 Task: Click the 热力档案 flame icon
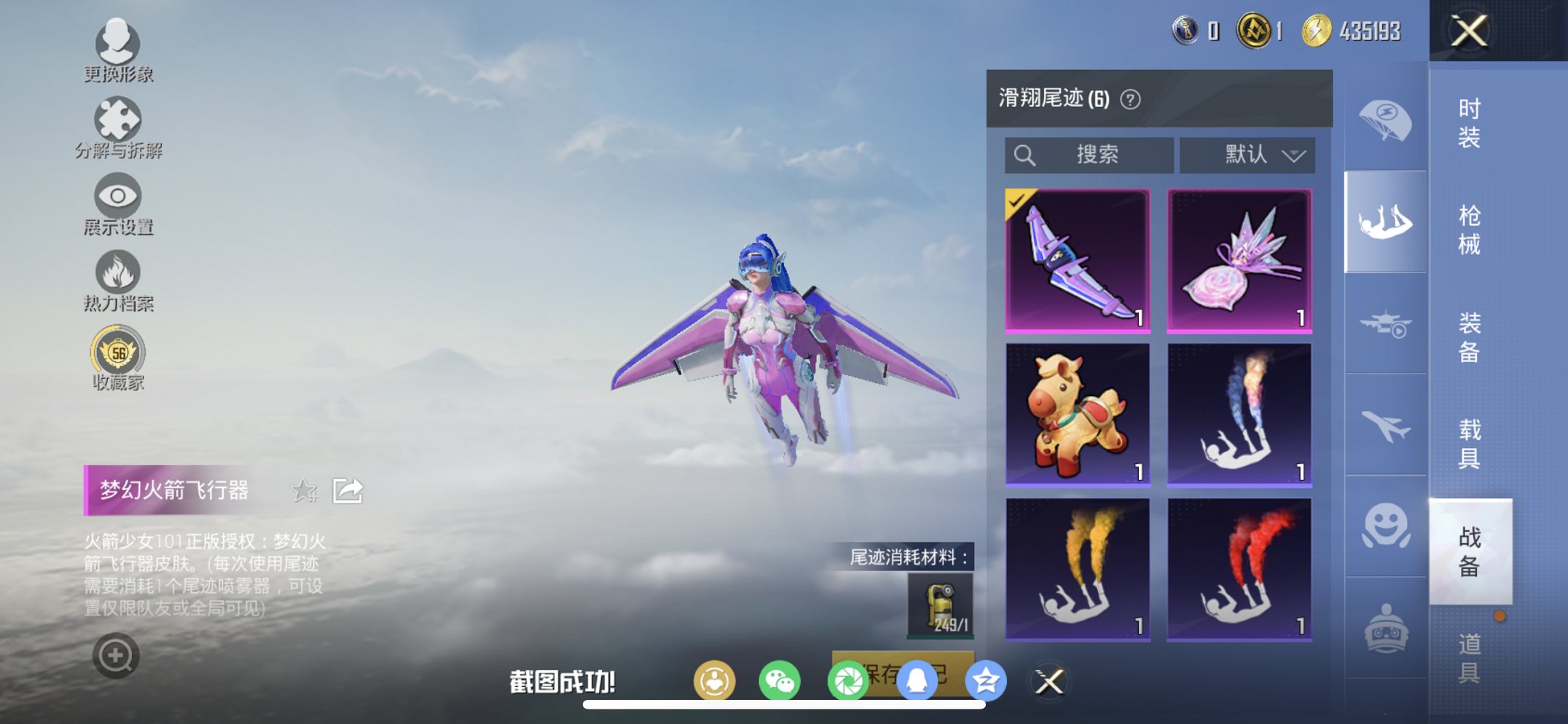[119, 271]
